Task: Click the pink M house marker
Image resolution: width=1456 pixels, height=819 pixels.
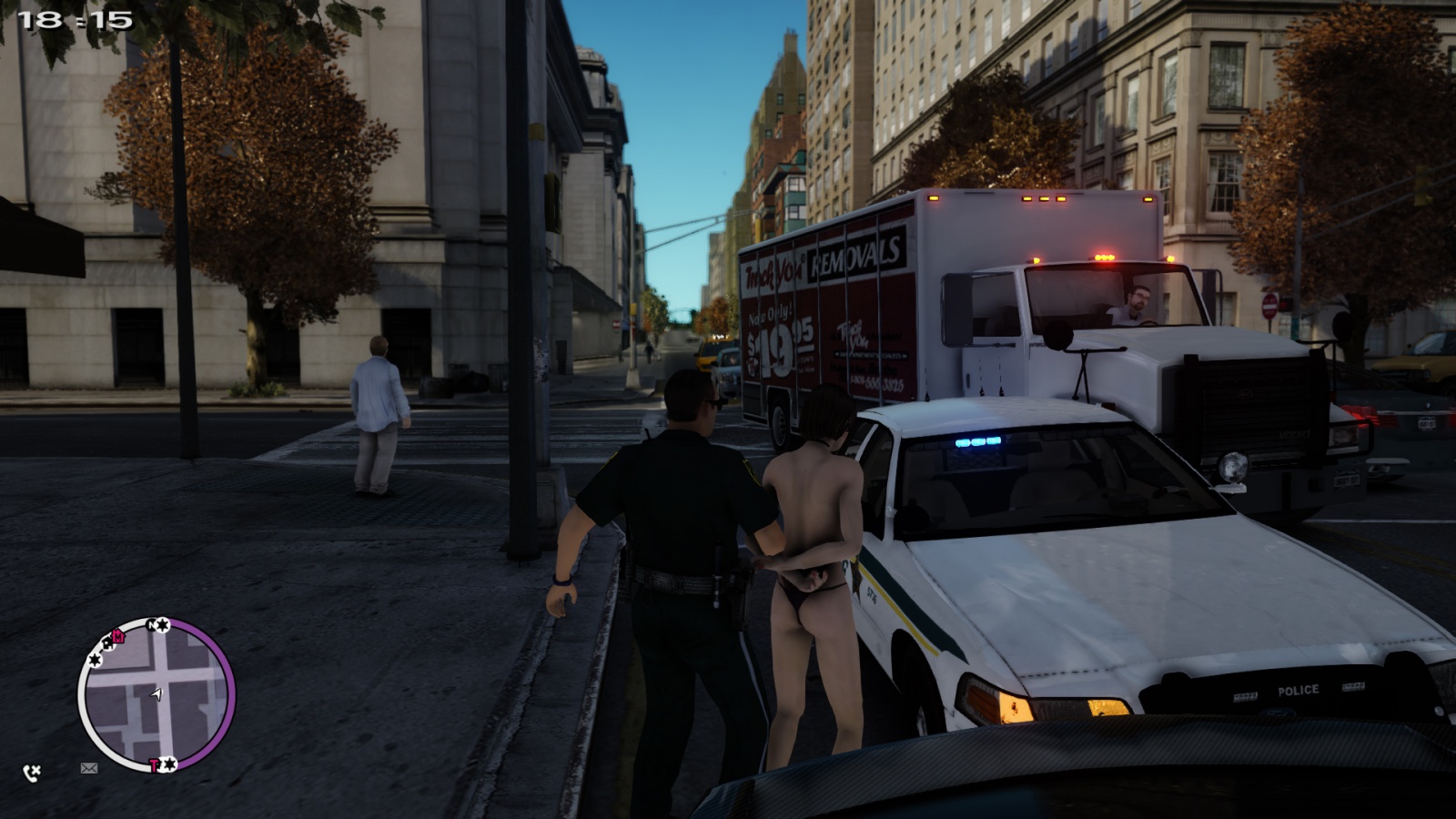Action: (x=117, y=636)
